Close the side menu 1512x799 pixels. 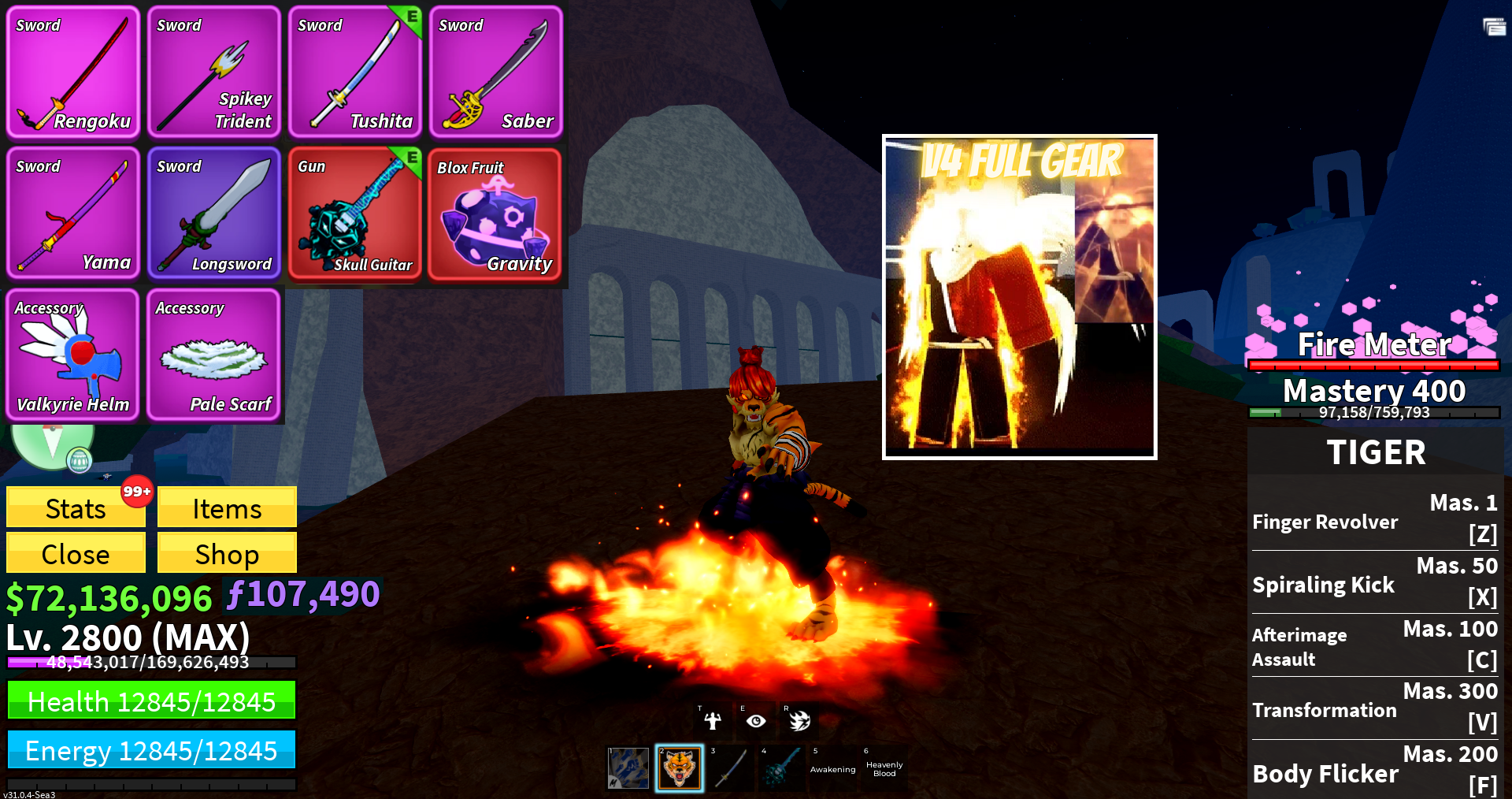tap(76, 553)
